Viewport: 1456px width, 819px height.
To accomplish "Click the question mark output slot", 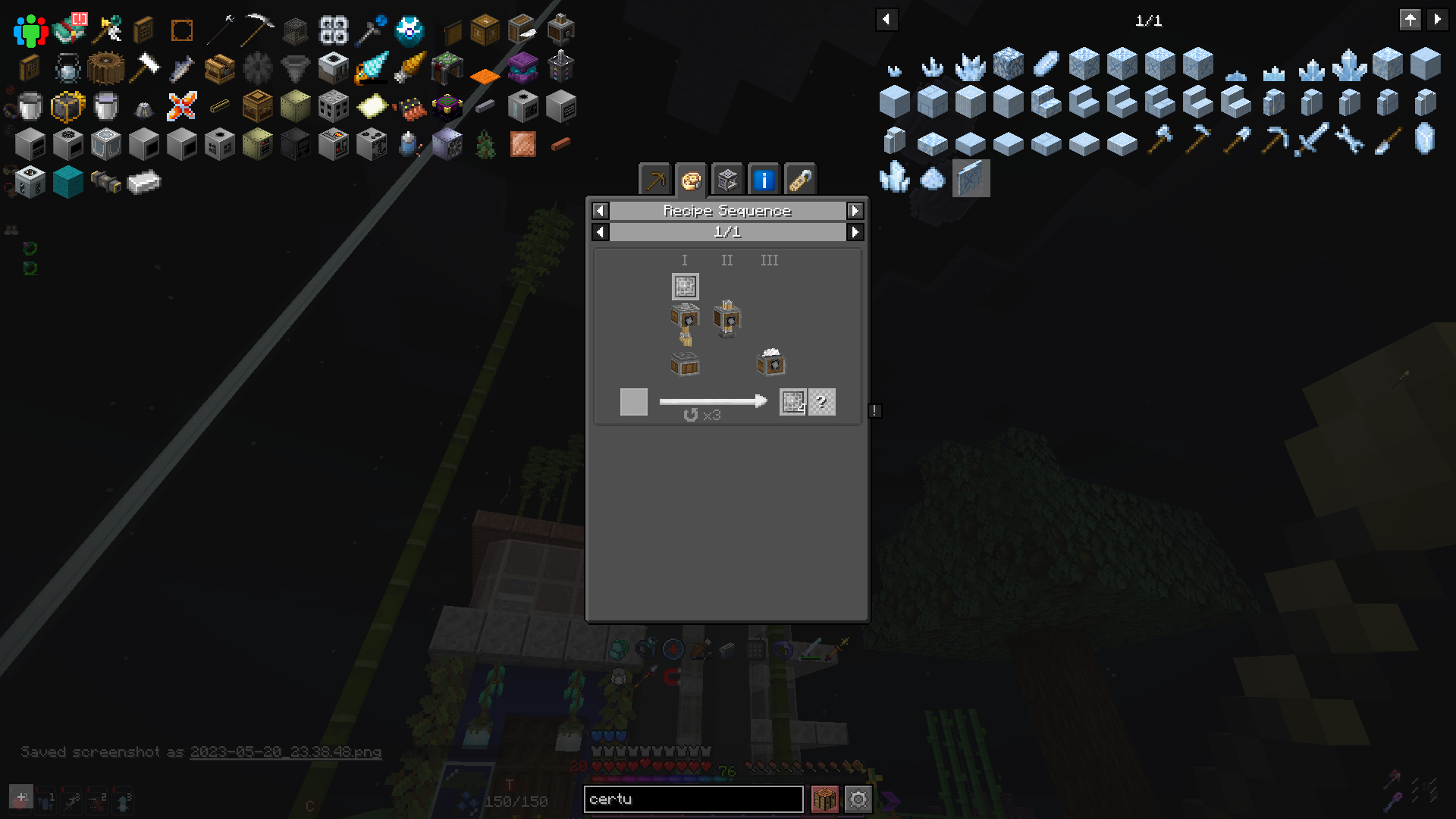I will [x=823, y=402].
